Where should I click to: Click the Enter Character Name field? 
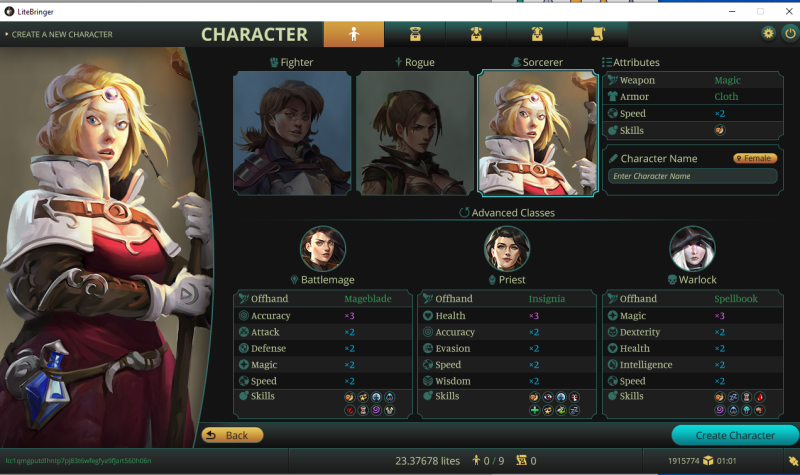click(692, 176)
